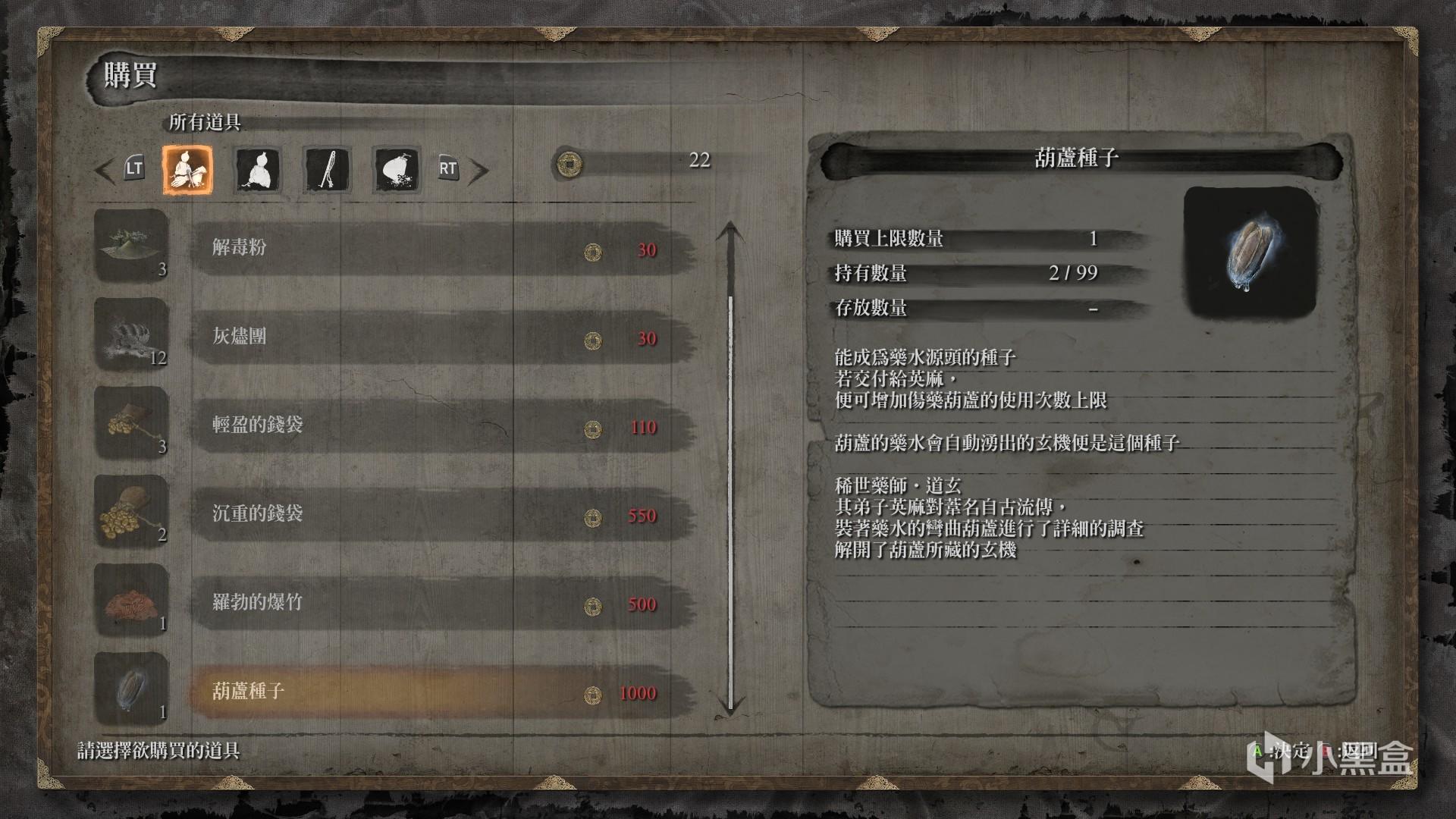Select the needle item category icon

[x=326, y=170]
